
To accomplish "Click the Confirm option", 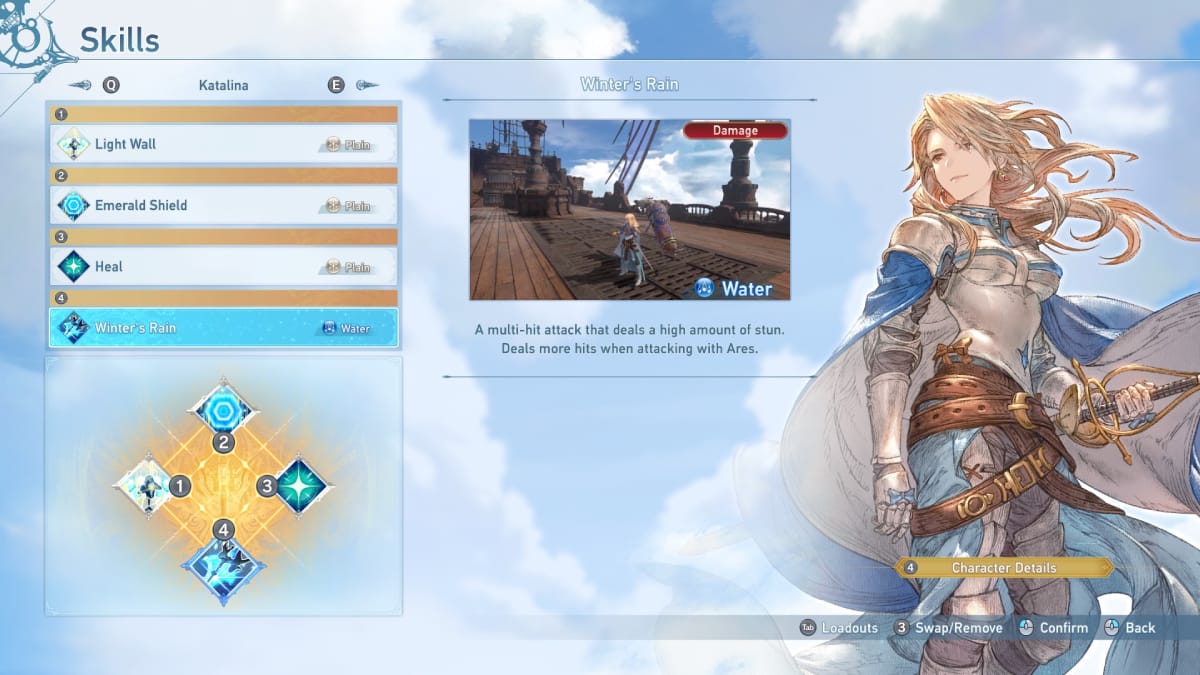I will tap(1052, 628).
